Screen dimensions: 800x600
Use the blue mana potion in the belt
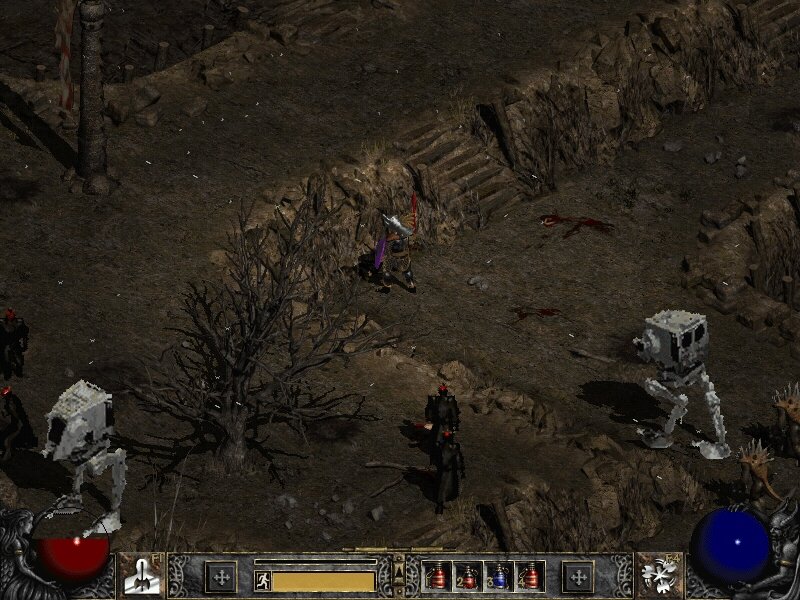(x=501, y=576)
